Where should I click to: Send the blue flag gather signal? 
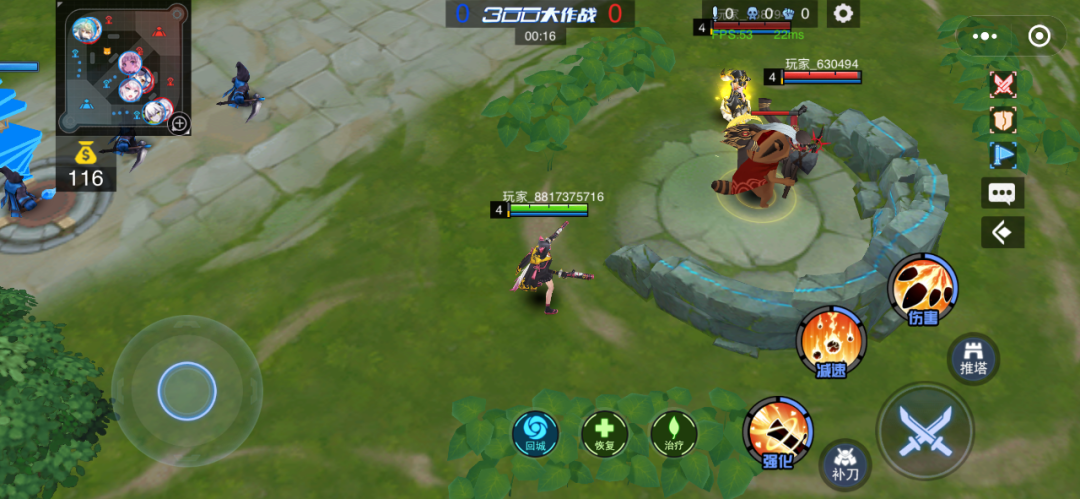(x=1003, y=155)
